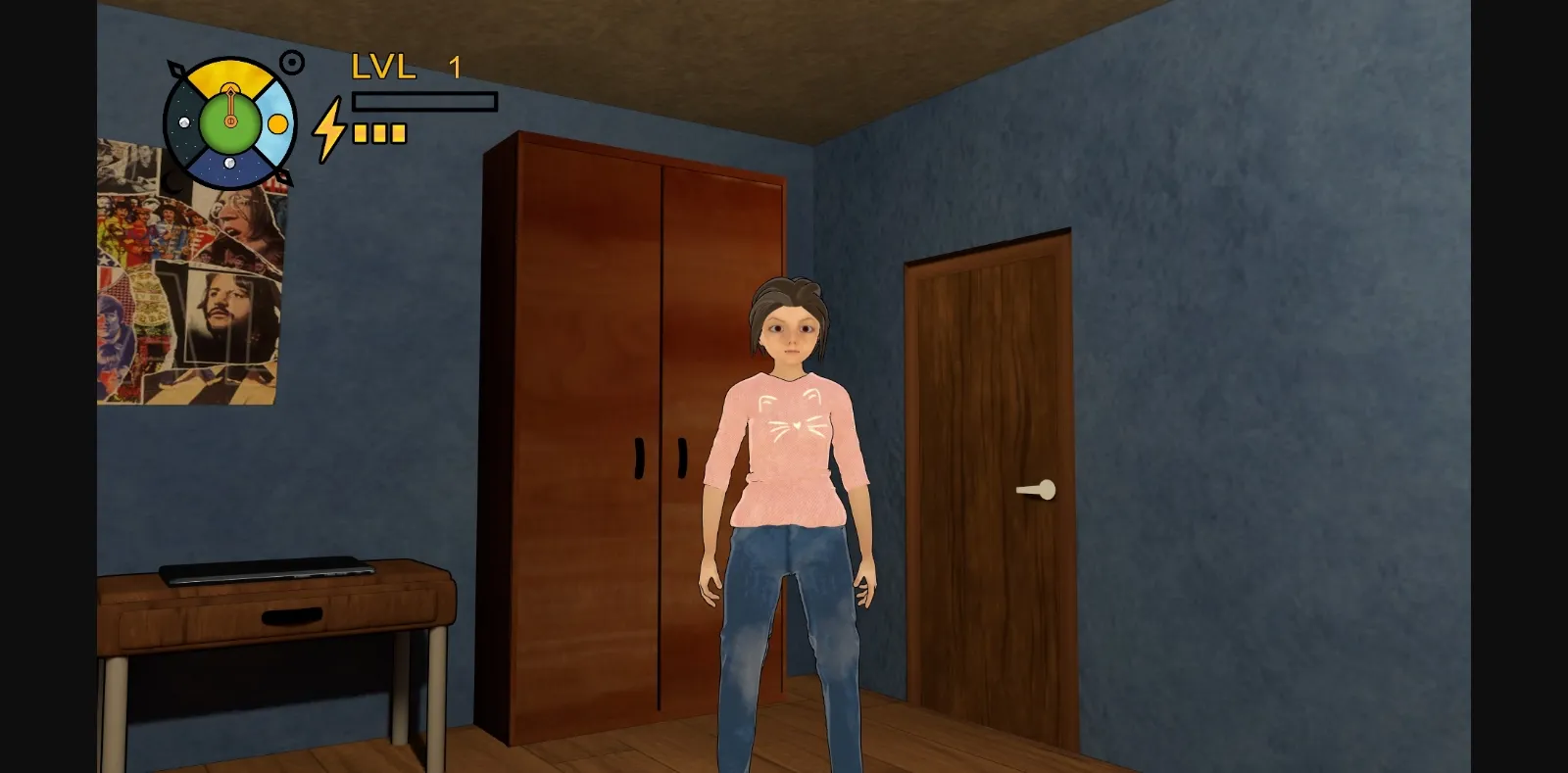1568x773 pixels.
Task: Click the moon icon on the dial's night side
Action: tap(183, 122)
